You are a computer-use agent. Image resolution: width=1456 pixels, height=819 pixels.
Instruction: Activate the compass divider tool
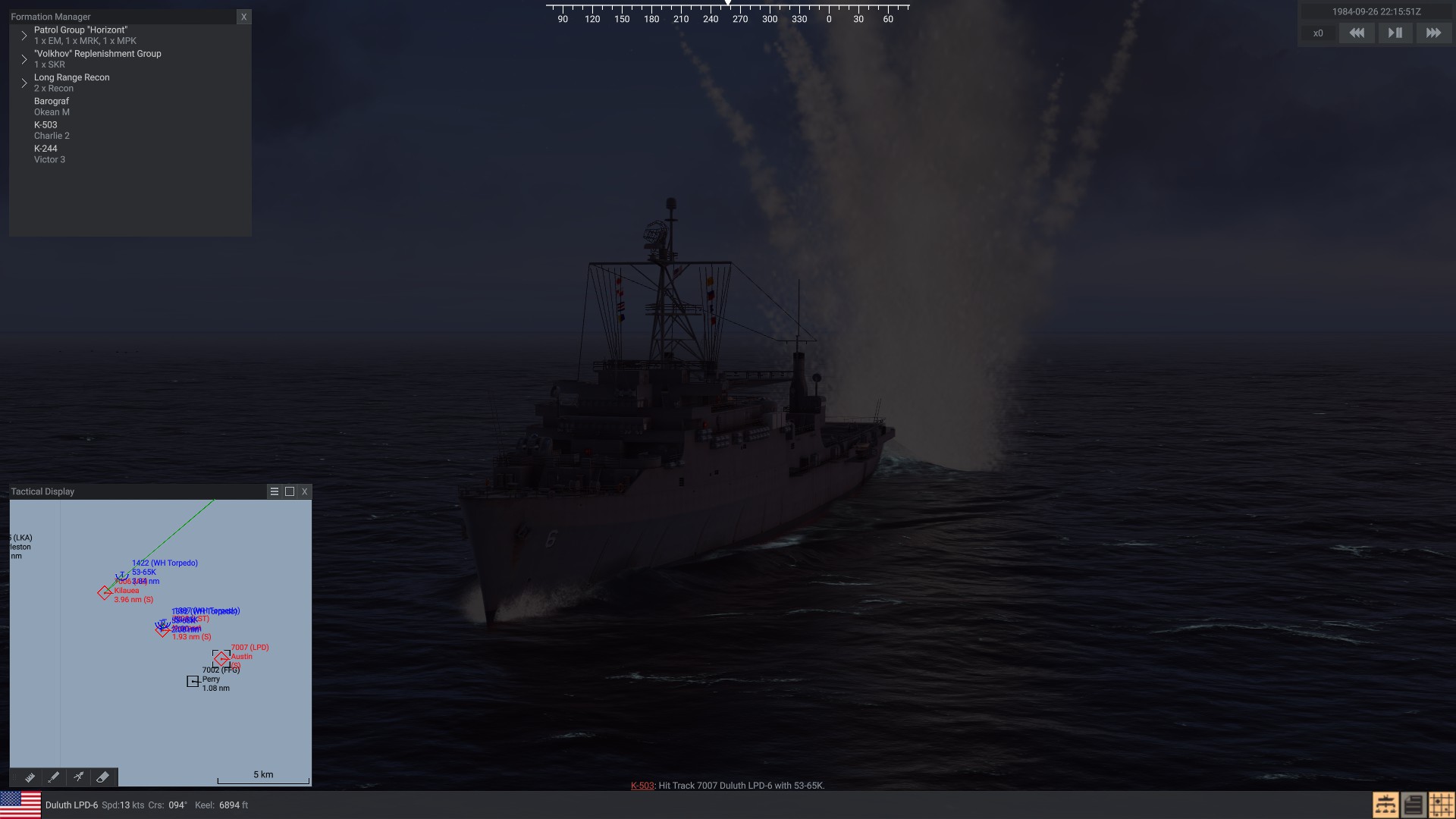tap(78, 777)
